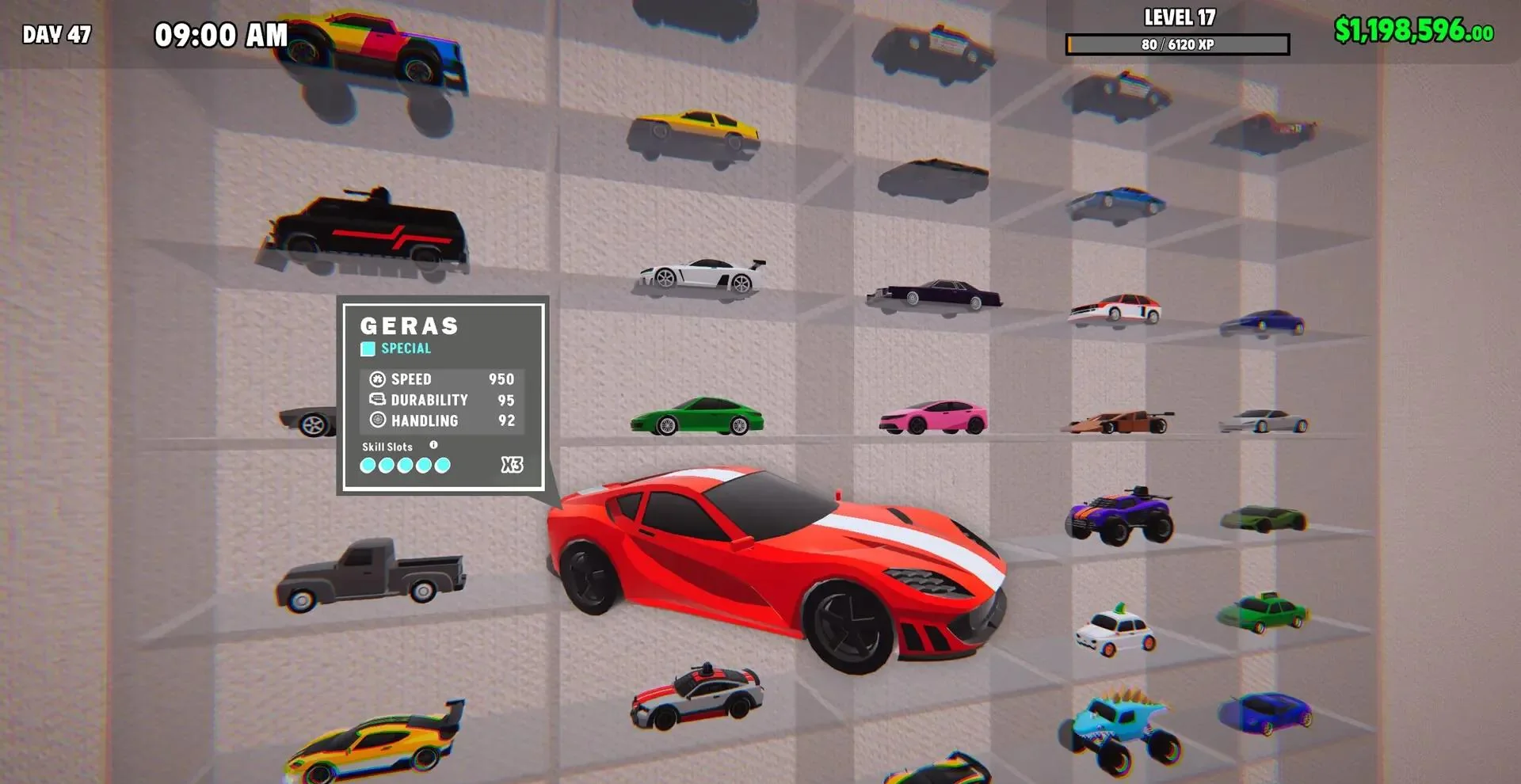Choose the pink coupe on the shelf
The width and height of the screenshot is (1521, 784).
pos(933,417)
